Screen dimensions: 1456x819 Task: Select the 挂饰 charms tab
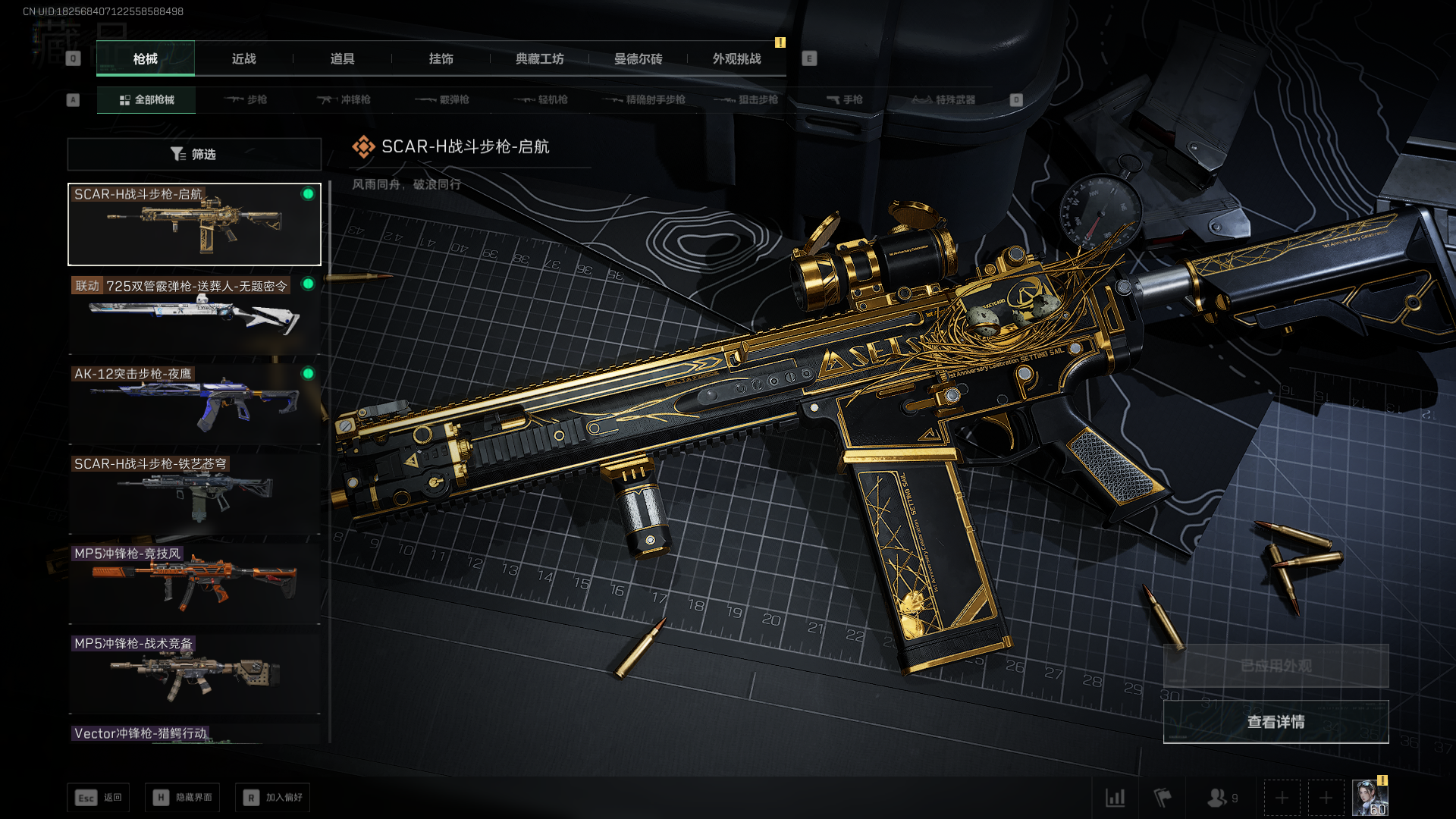tap(441, 59)
